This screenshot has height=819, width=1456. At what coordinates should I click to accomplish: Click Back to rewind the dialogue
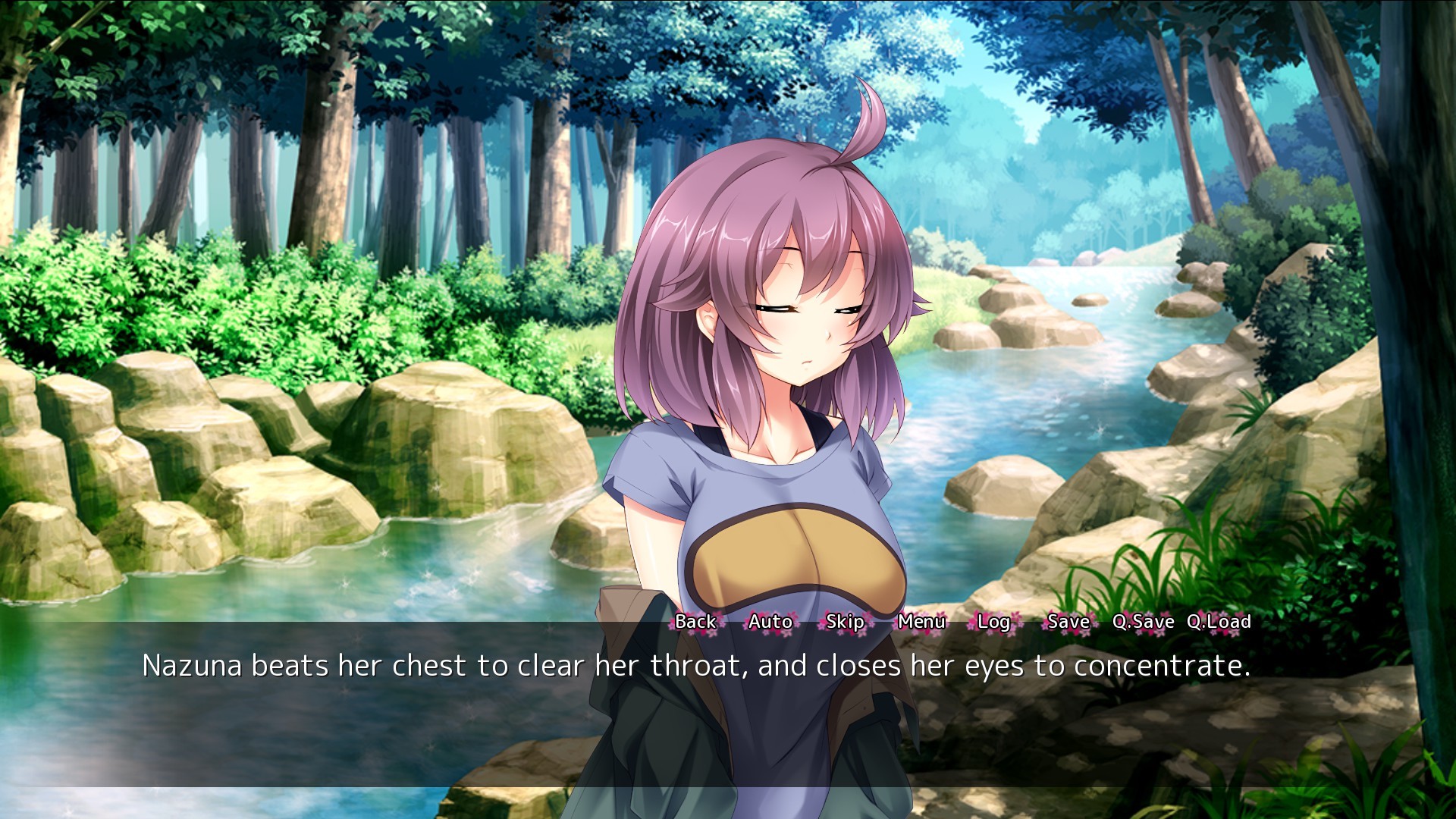[x=695, y=622]
